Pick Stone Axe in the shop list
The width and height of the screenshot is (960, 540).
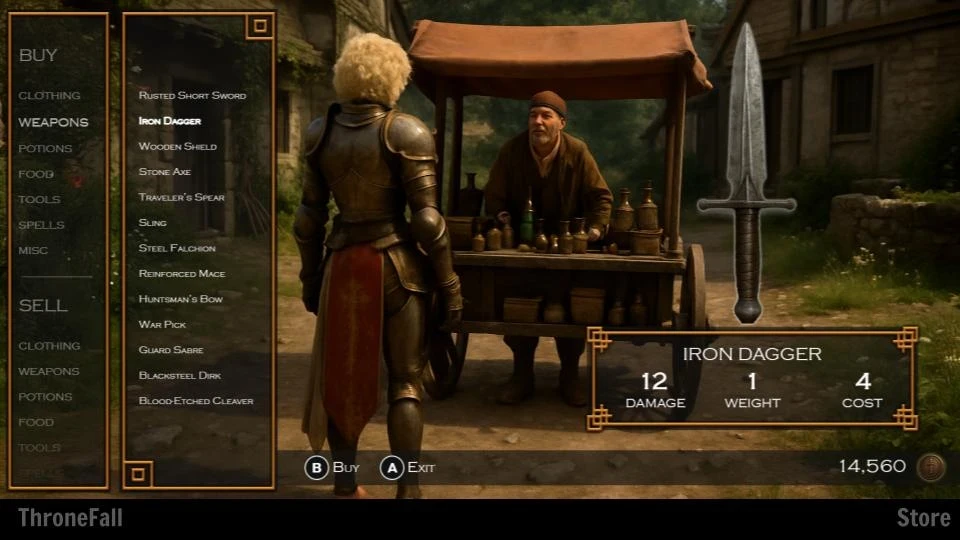tap(165, 172)
